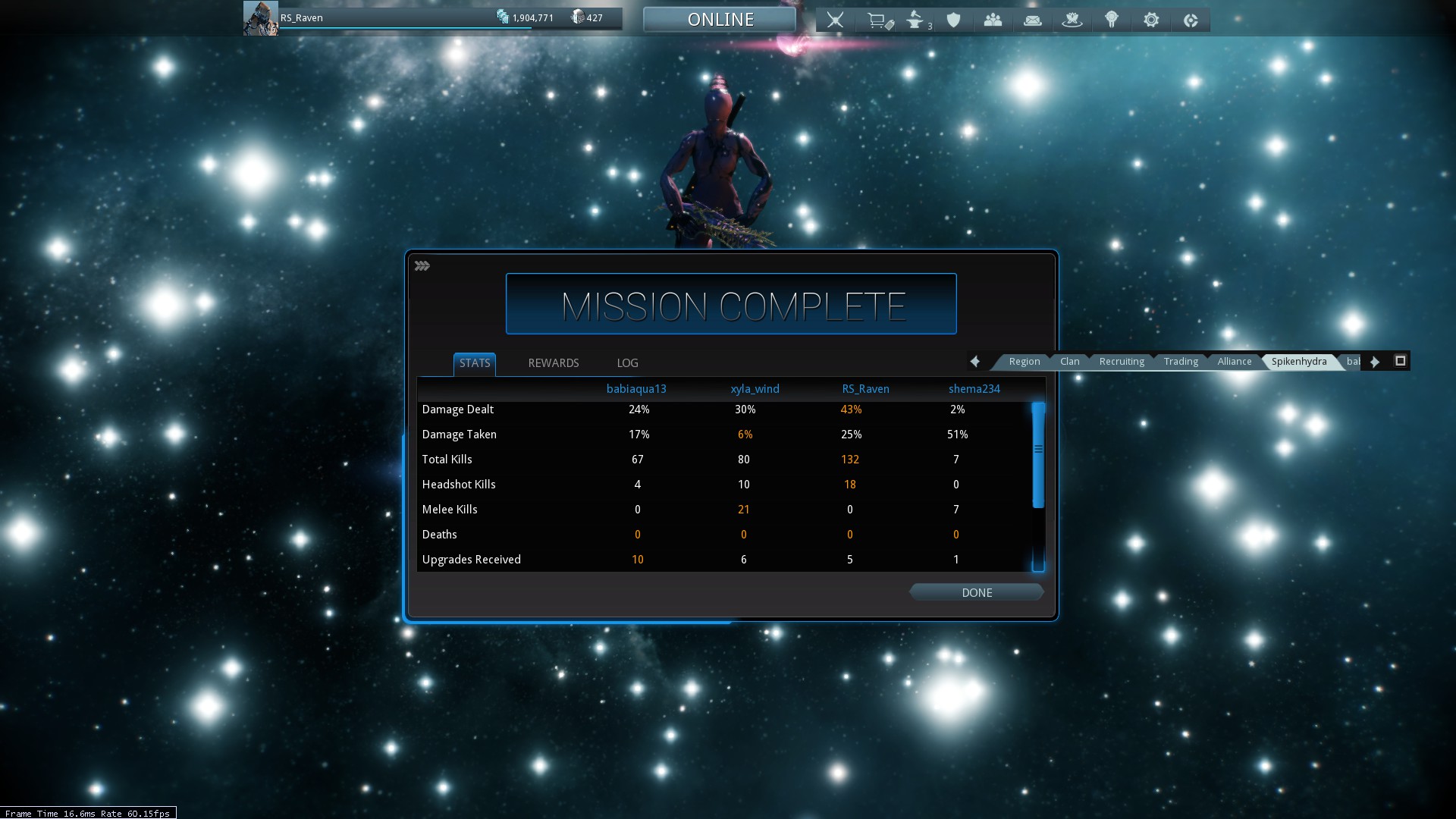Screen dimensions: 1456x819
Task: Select the STATS tab
Action: tap(475, 363)
